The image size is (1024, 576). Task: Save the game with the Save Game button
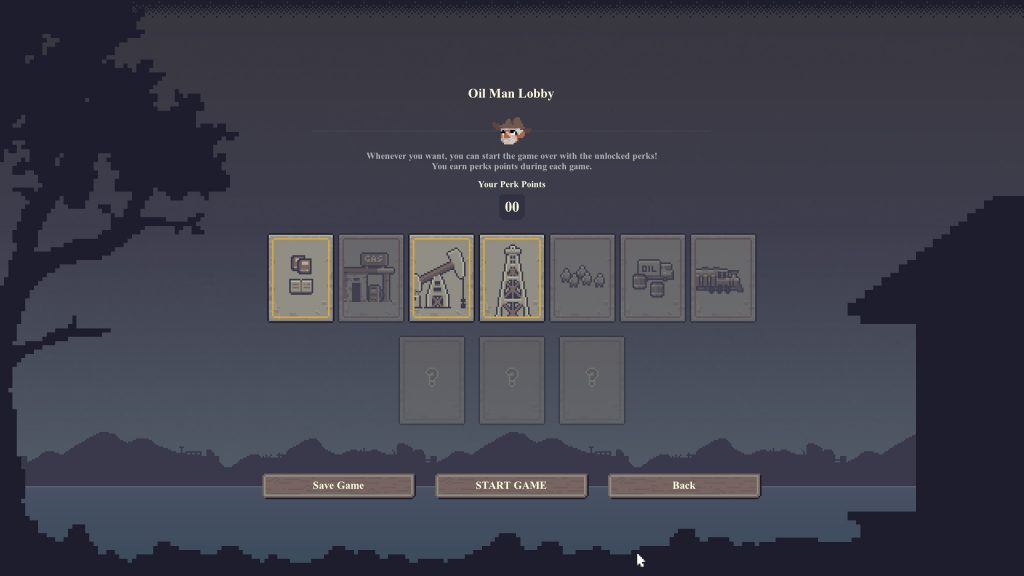[x=338, y=485]
